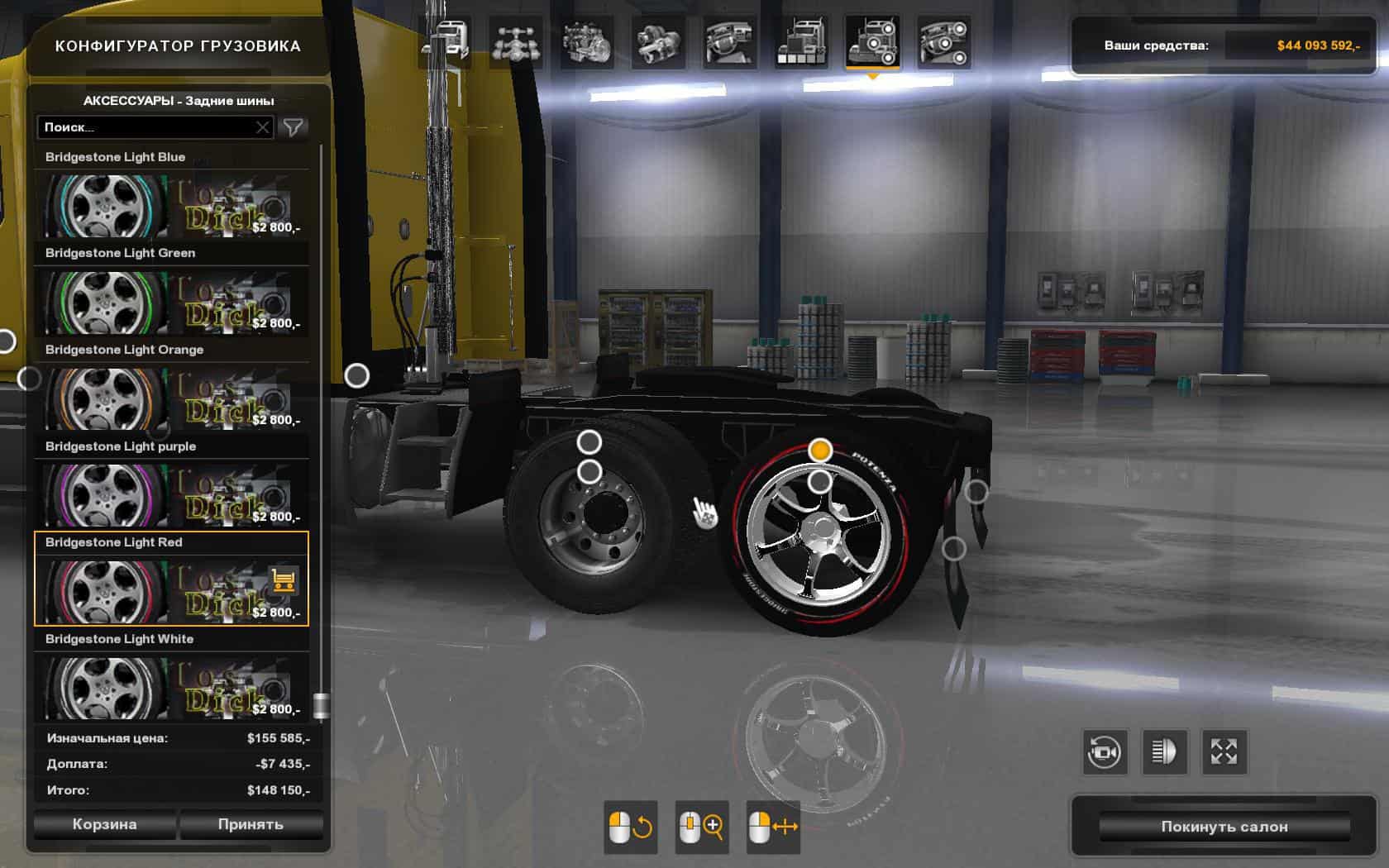Choose the Bridgestone Light White tires
Image resolution: width=1389 pixels, height=868 pixels.
[x=171, y=686]
